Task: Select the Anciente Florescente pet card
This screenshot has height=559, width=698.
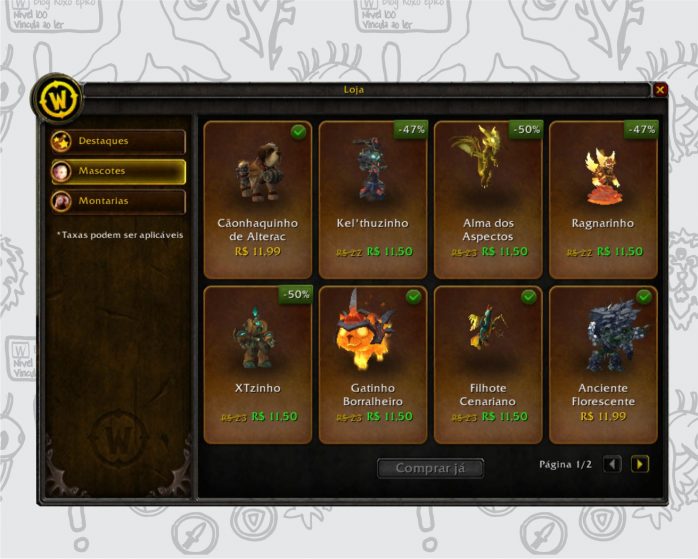Action: (603, 364)
